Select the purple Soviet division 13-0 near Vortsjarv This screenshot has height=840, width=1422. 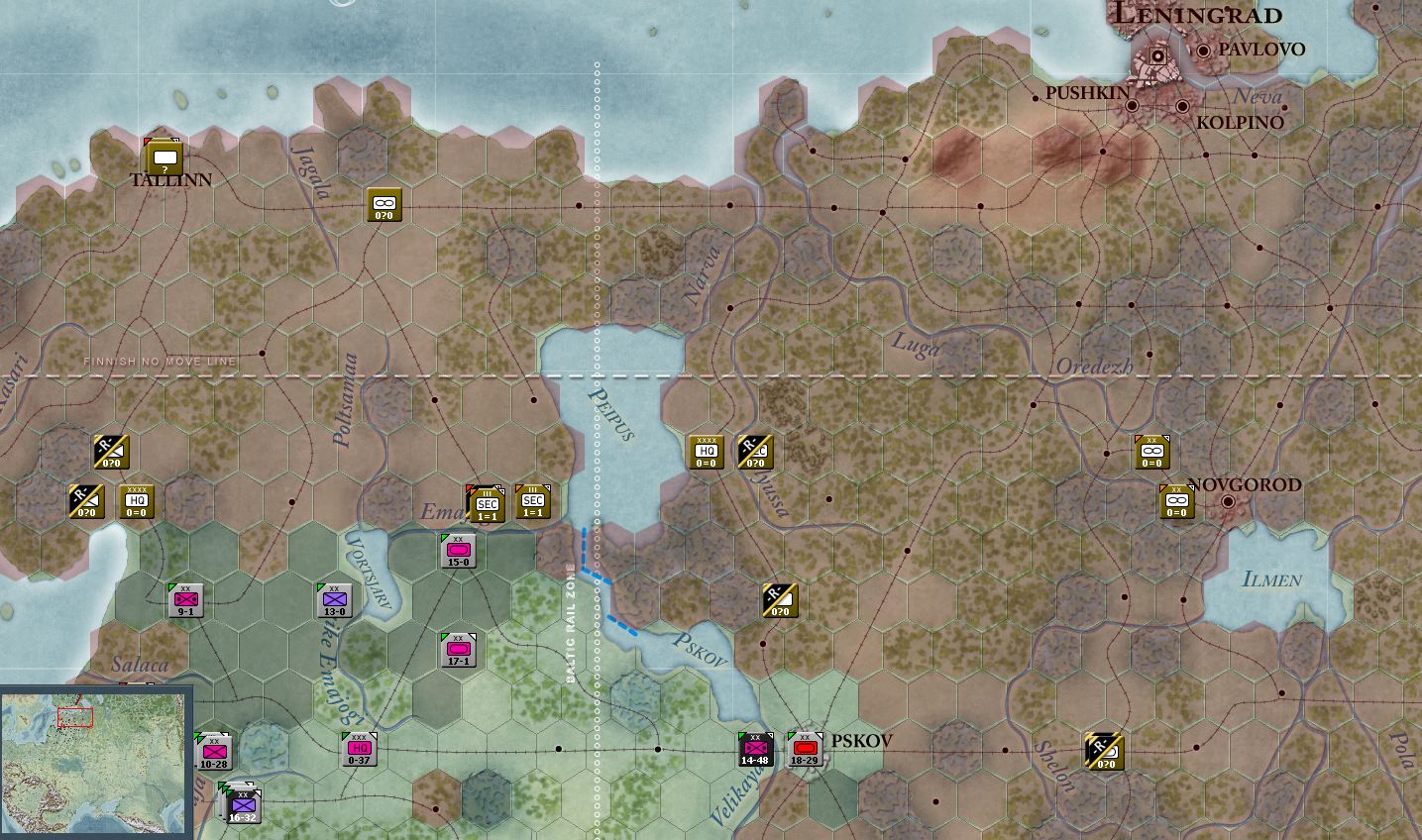coord(334,598)
